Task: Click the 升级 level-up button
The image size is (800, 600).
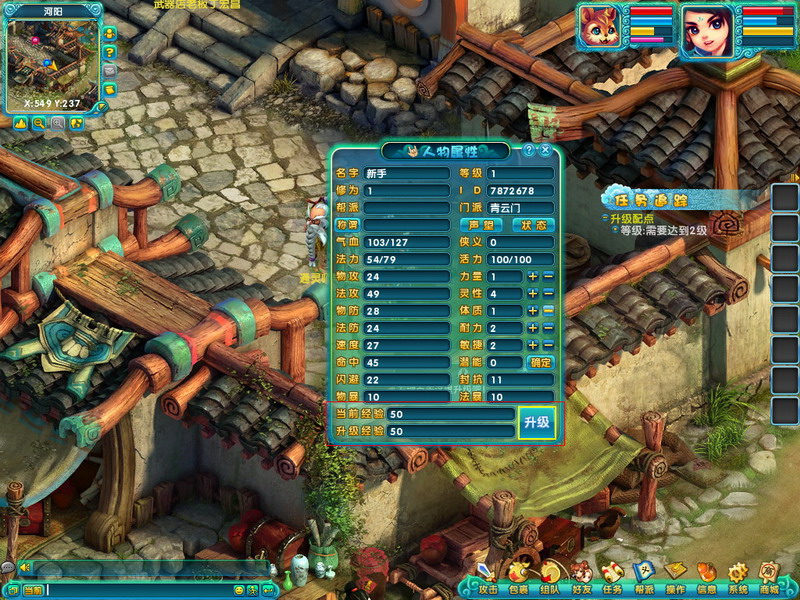Action: coord(536,423)
